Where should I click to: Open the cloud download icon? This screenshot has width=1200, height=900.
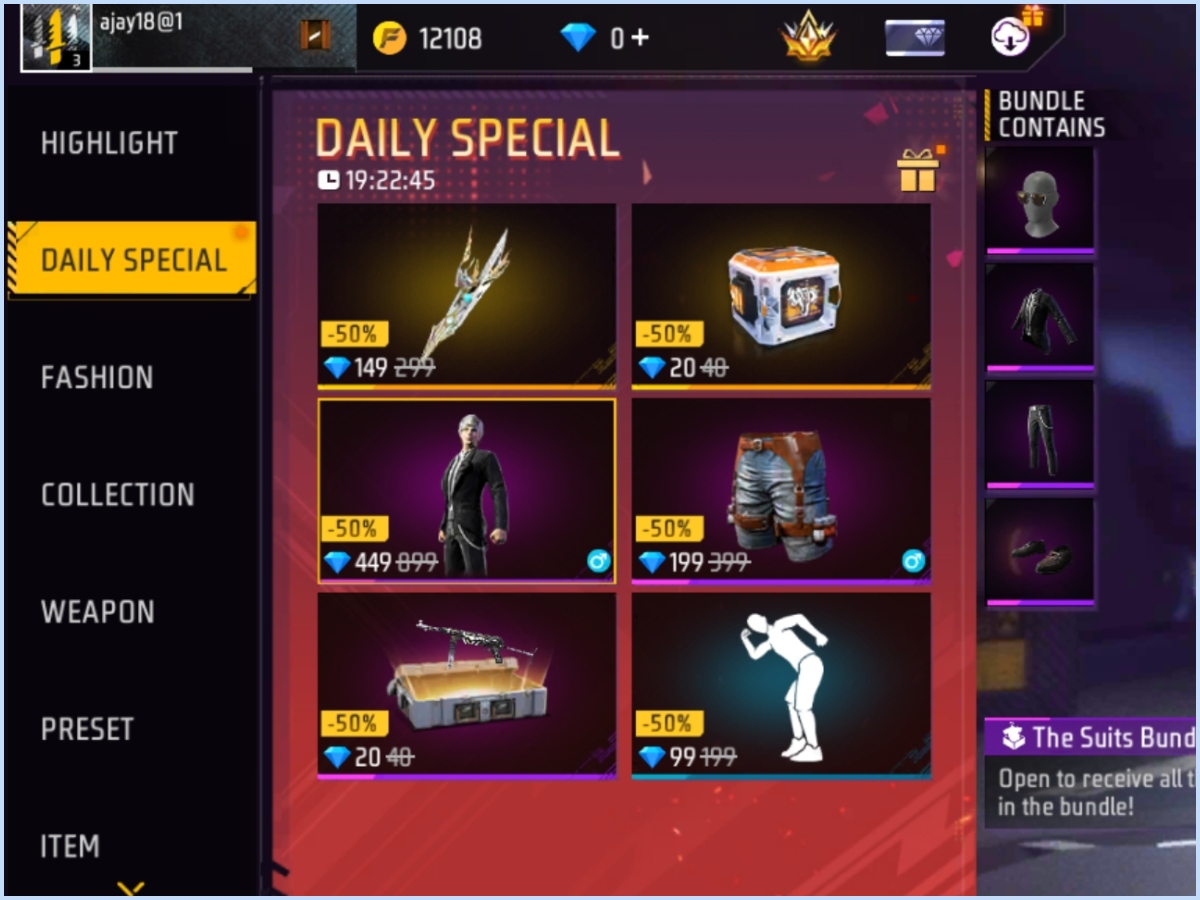1012,36
